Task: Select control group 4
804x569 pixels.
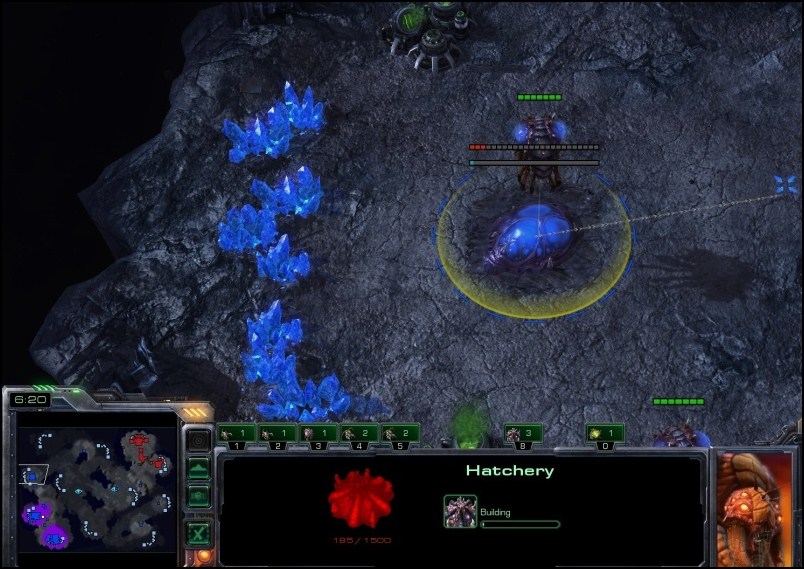Action: (x=359, y=435)
